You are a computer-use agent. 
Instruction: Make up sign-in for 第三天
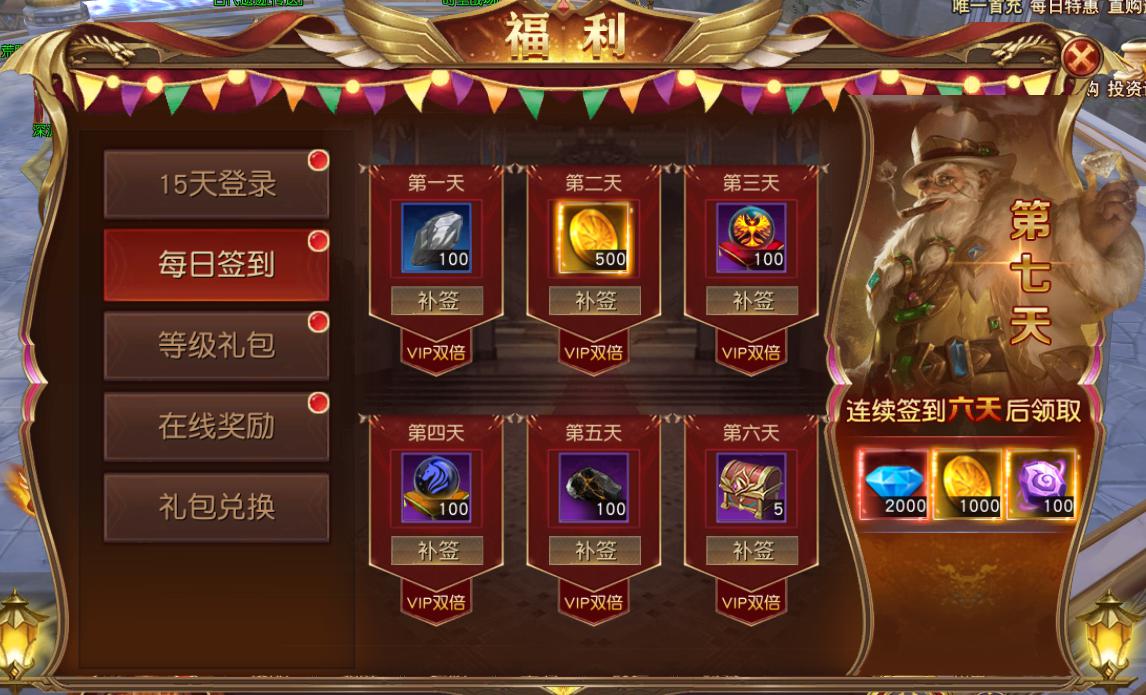[752, 301]
